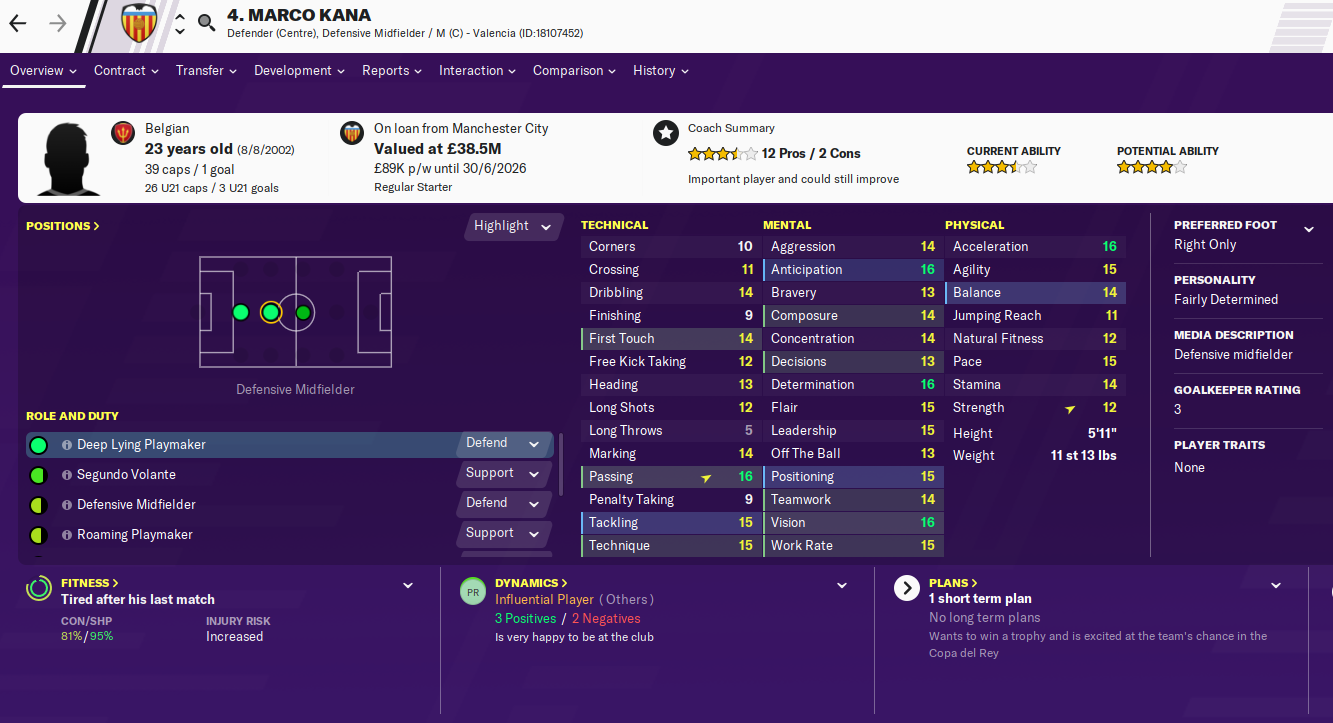Open the Plans panel header
The image size is (1333, 723).
(953, 582)
